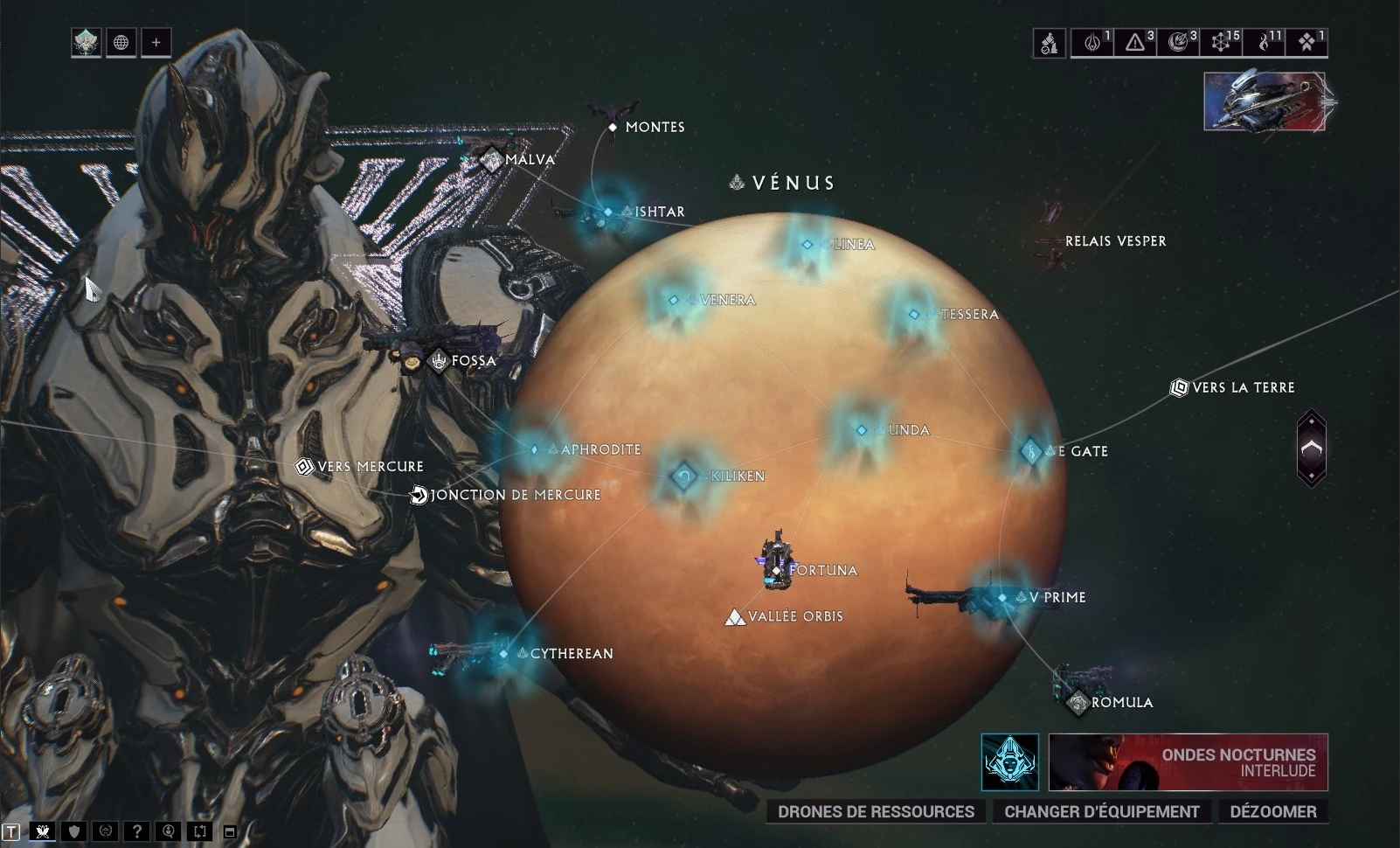This screenshot has height=848, width=1400.
Task: Toggle the globe matchmaking mode icon
Action: pyautogui.click(x=121, y=42)
